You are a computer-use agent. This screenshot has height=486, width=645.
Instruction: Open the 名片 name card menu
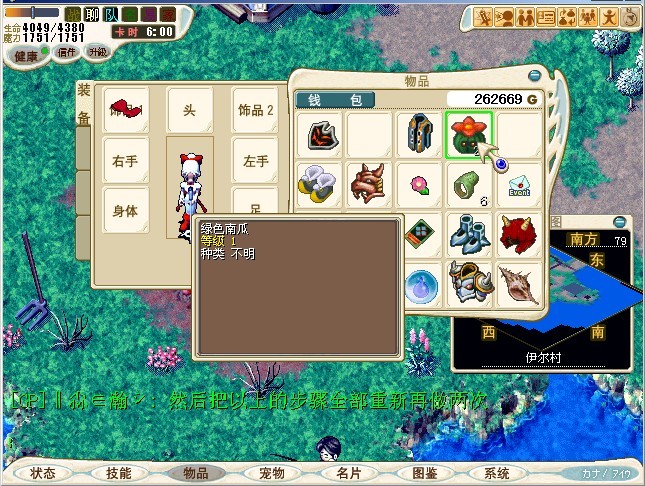coord(348,473)
